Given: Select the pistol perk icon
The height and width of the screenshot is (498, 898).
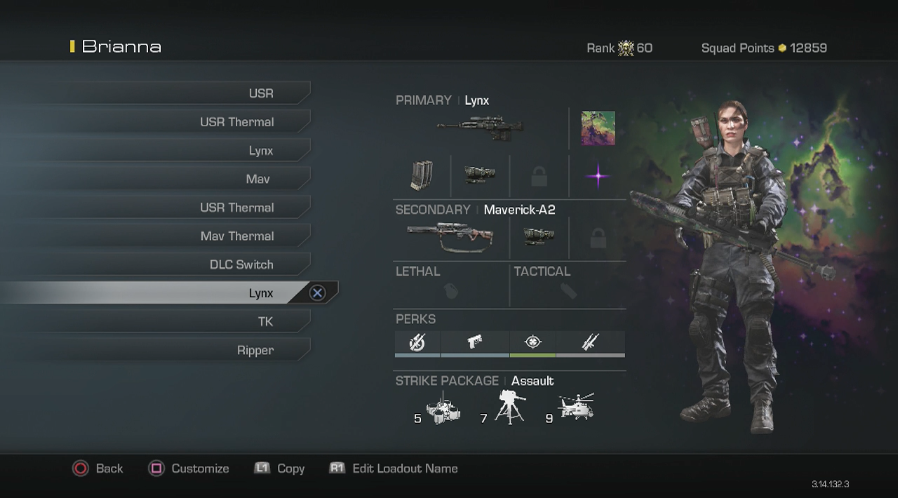Looking at the screenshot, I should tap(475, 342).
